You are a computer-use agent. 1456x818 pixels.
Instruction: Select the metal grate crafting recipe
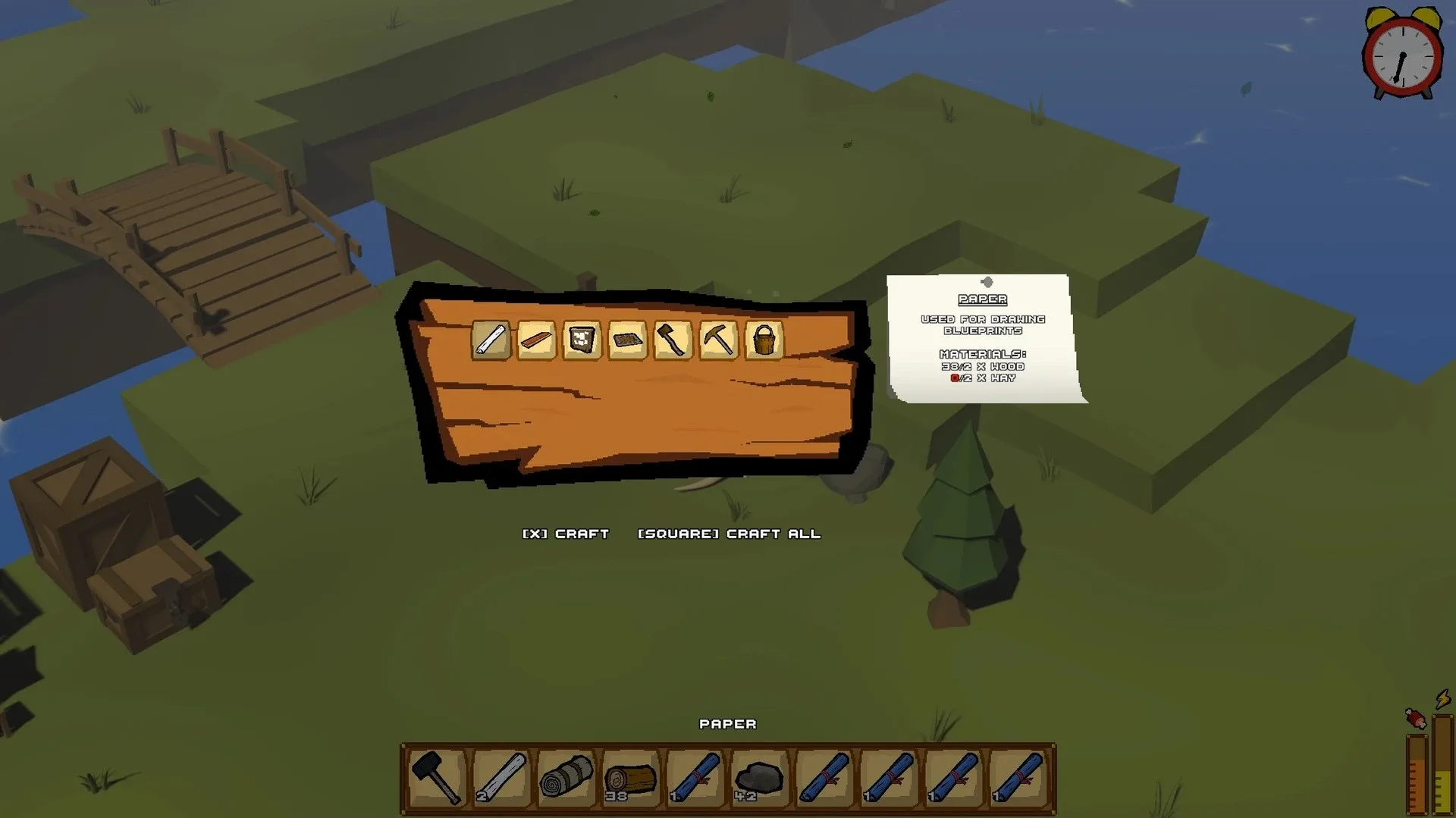(628, 343)
